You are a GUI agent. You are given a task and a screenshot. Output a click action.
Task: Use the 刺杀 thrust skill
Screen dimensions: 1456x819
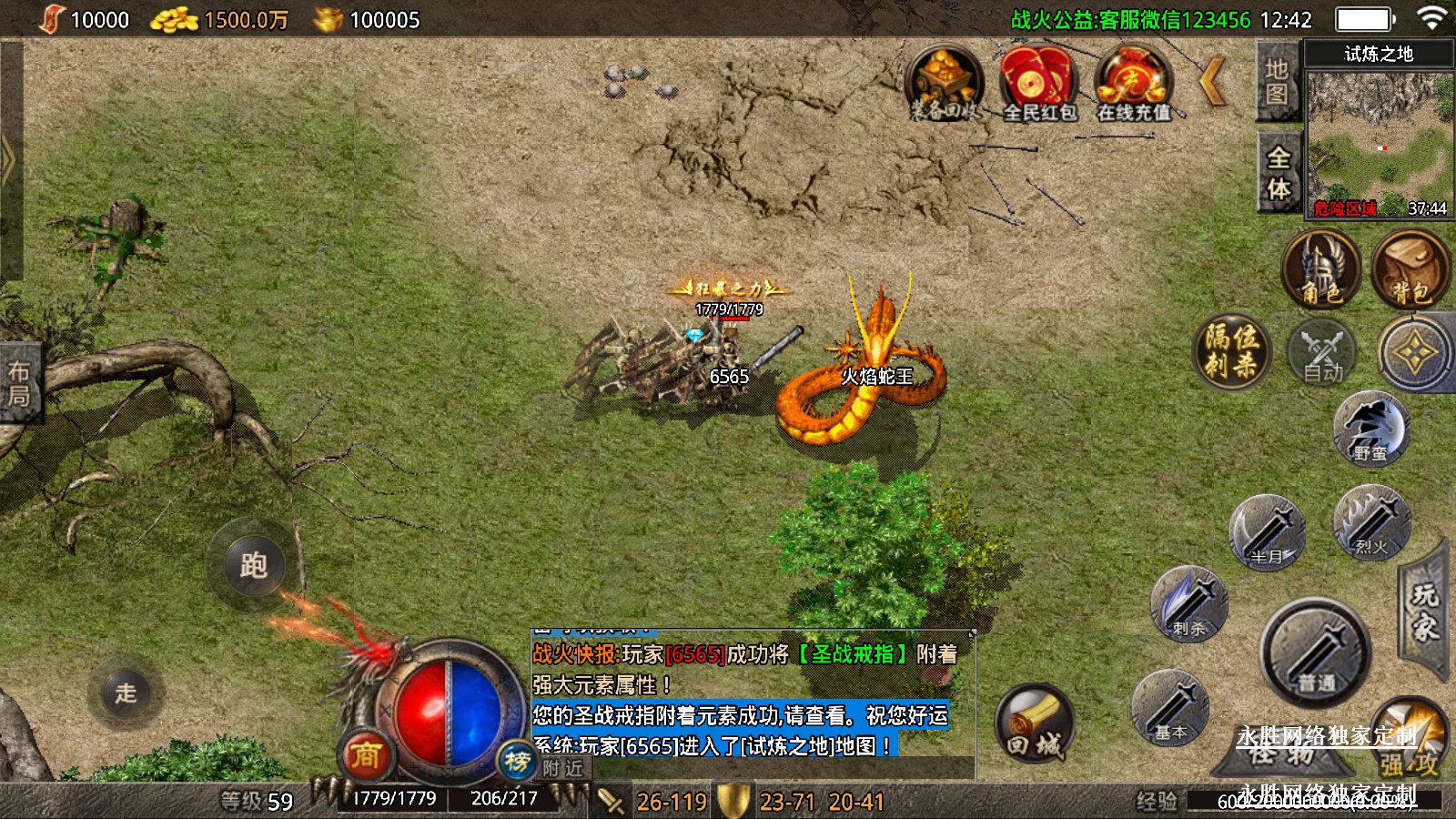(1189, 603)
